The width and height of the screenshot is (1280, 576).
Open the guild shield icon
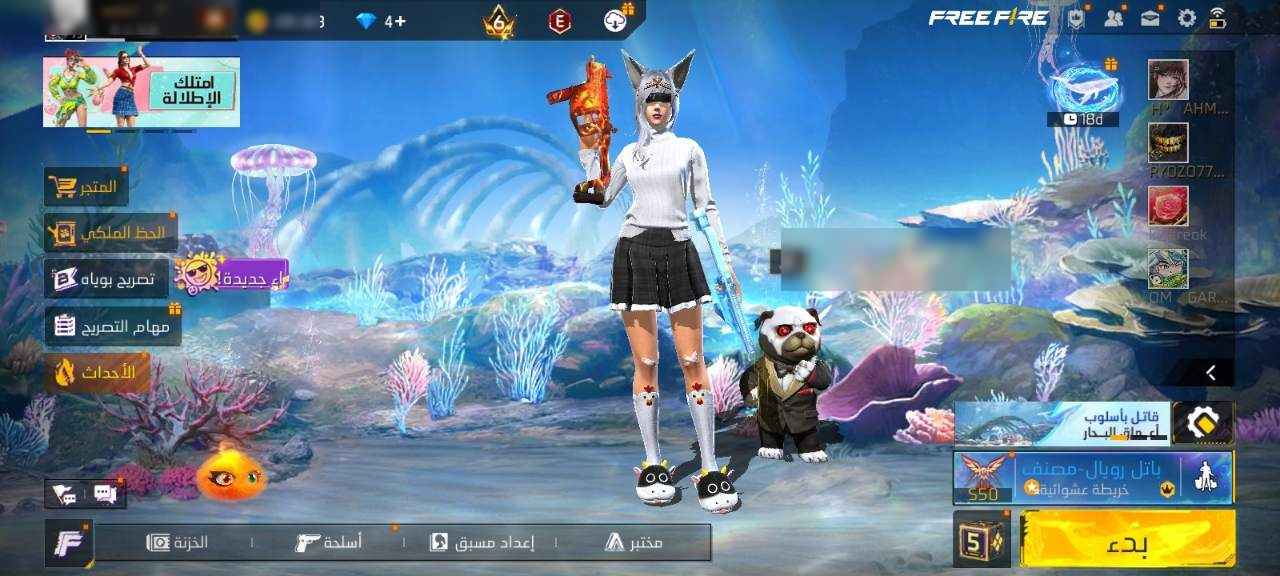[1076, 18]
